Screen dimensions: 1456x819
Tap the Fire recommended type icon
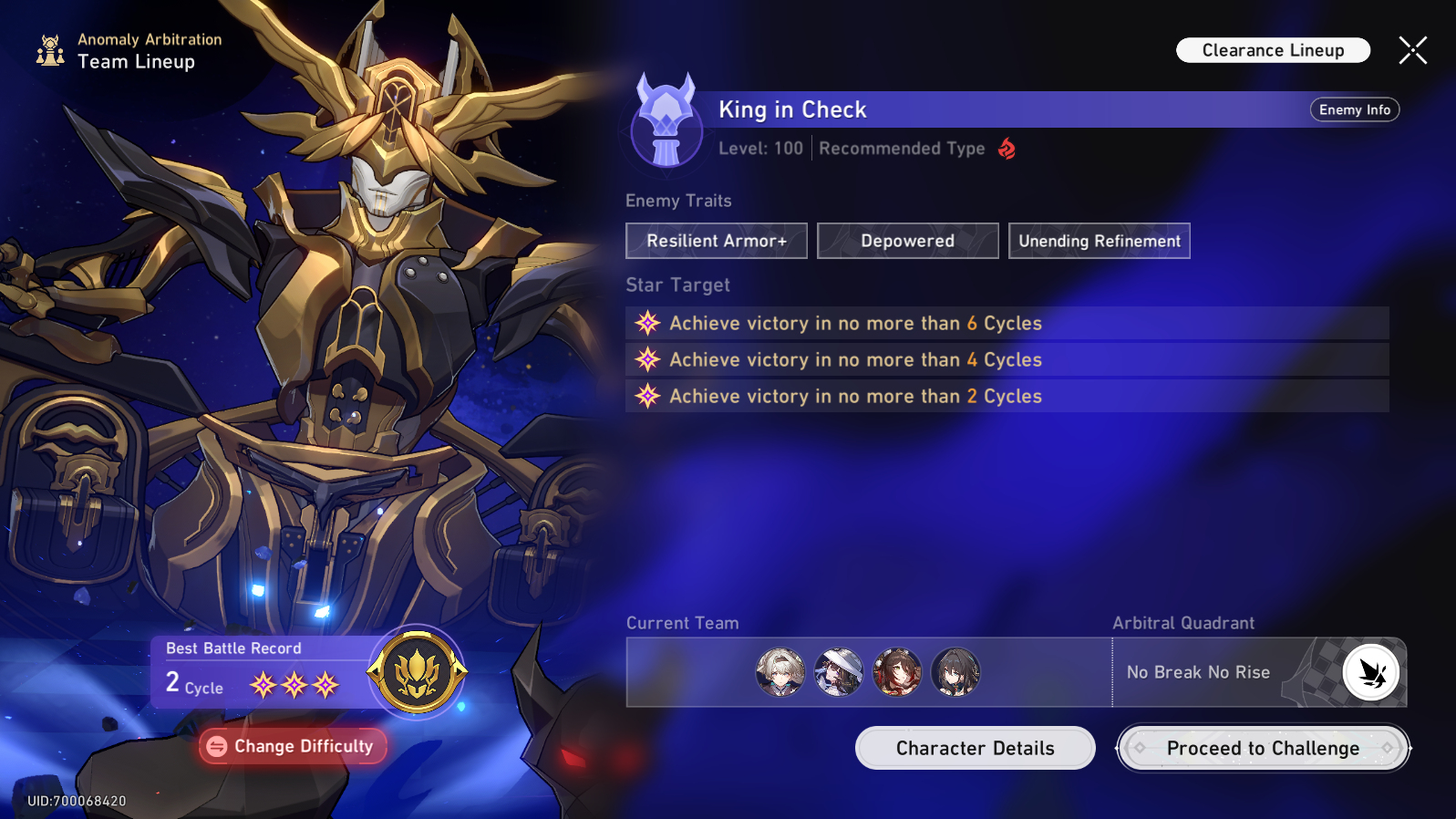[1007, 149]
